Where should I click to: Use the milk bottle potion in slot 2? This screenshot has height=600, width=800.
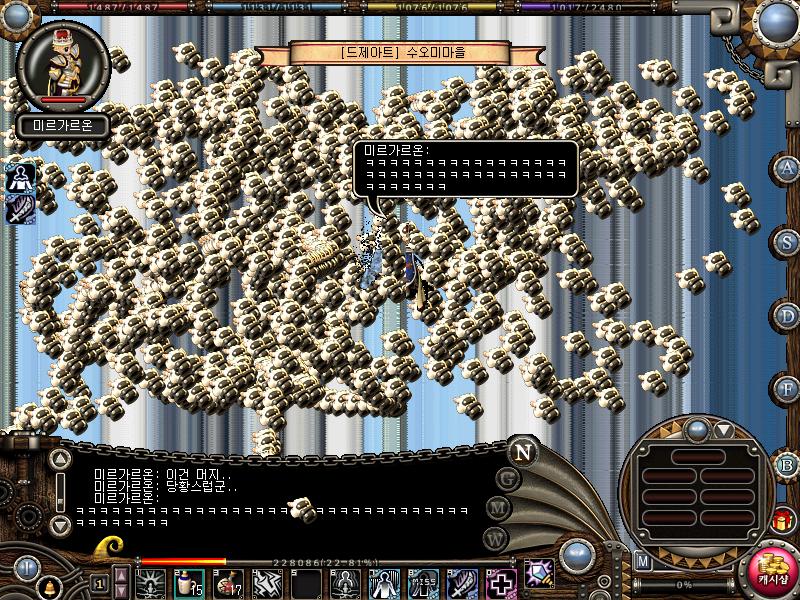tap(189, 582)
